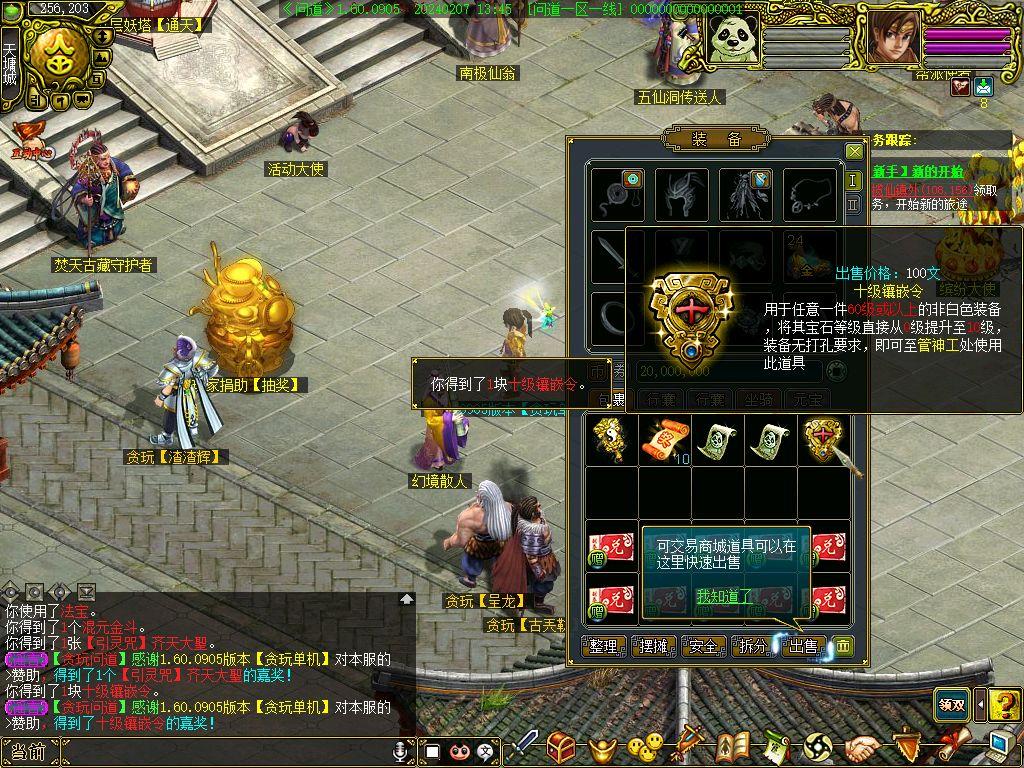Select the orange scroll stack of 10

tap(664, 440)
